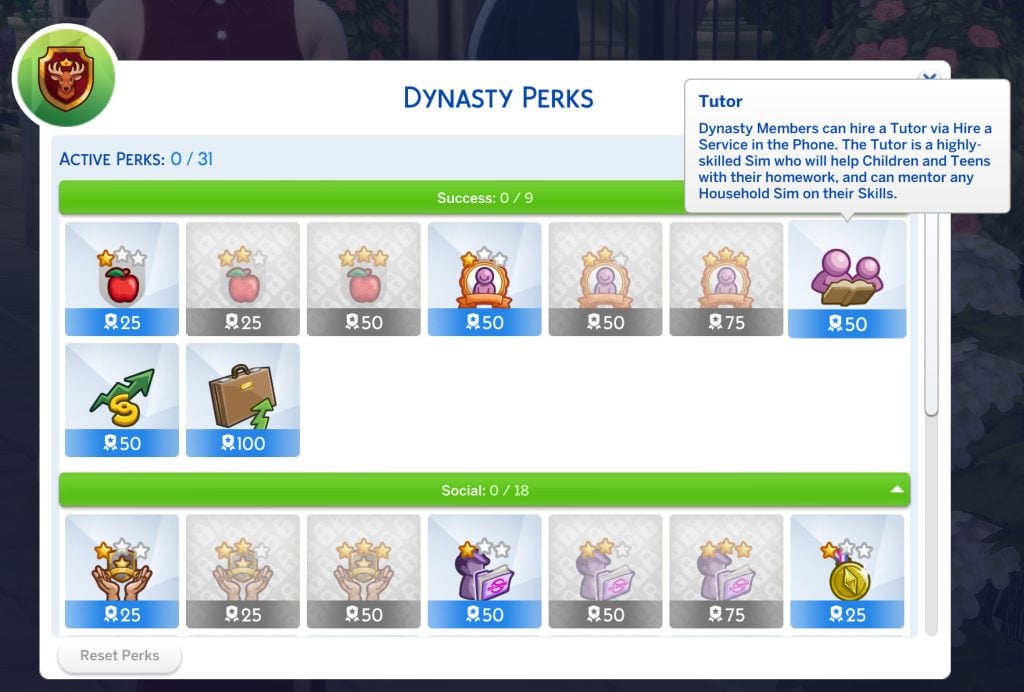Select the Tutor perk with book icon
Image resolution: width=1024 pixels, height=692 pixels.
coord(847,279)
